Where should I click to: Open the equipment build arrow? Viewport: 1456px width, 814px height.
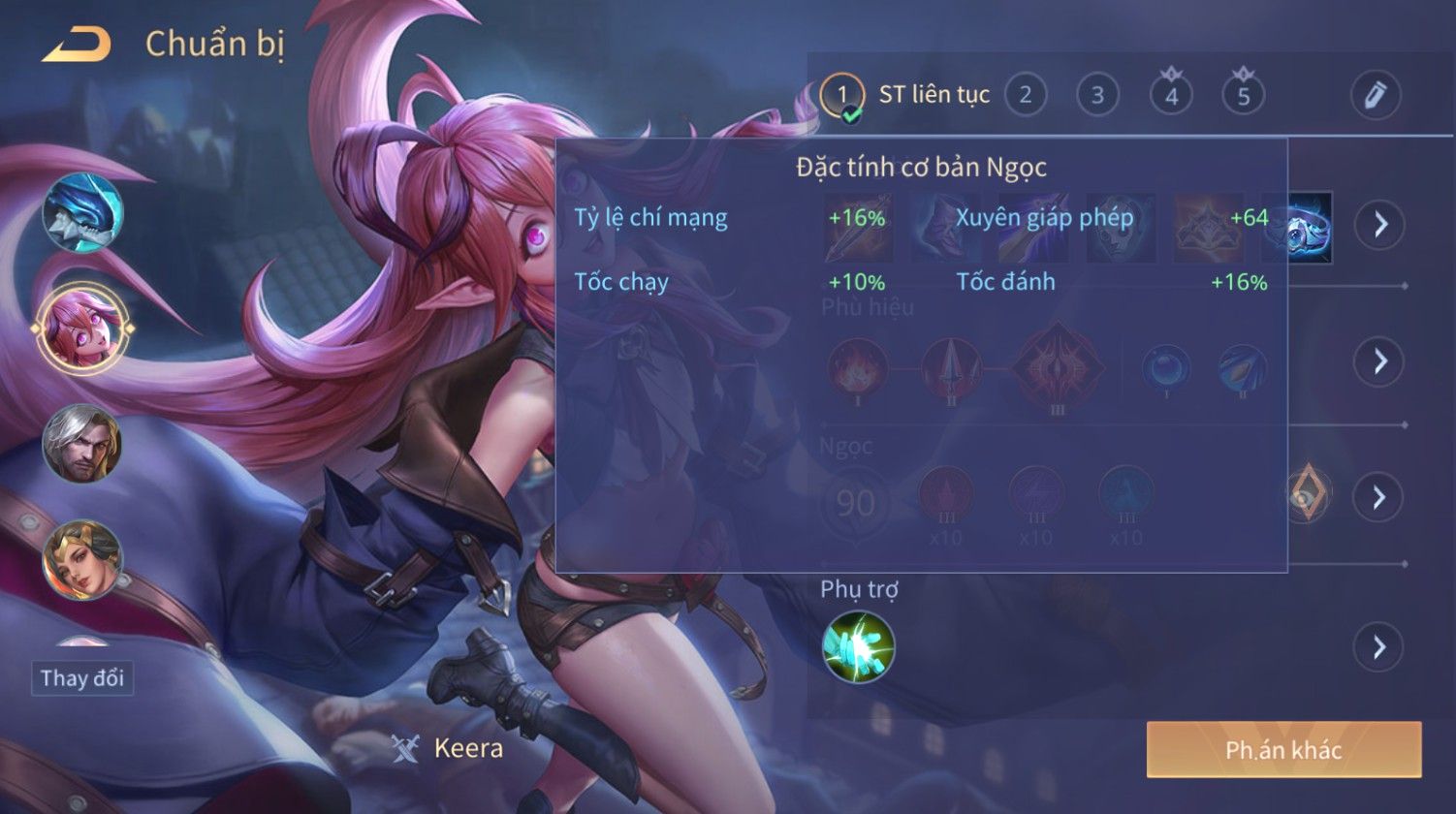[1378, 225]
